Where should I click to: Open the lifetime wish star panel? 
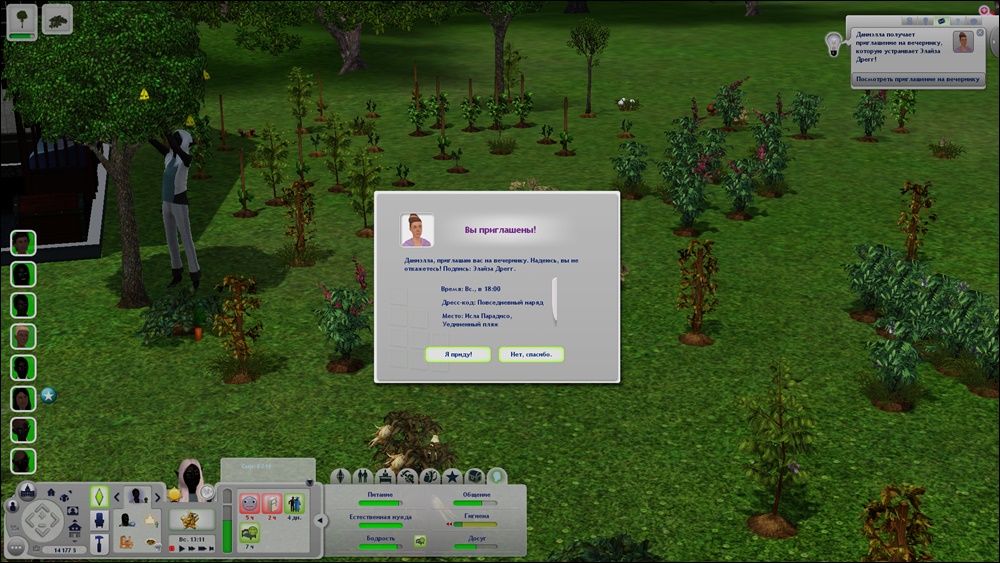[x=186, y=520]
